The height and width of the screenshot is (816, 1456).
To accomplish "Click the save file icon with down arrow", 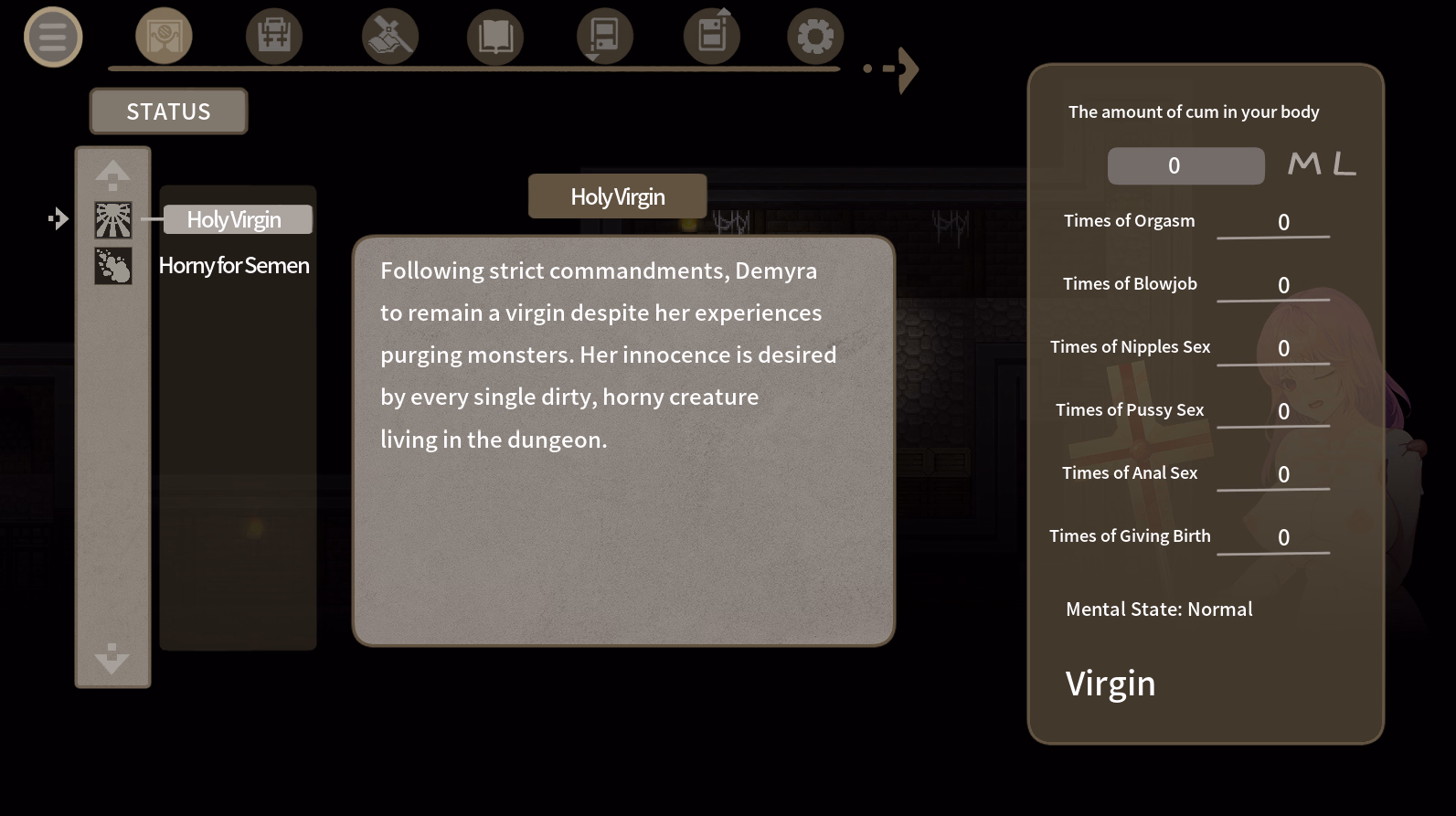I will 603,35.
